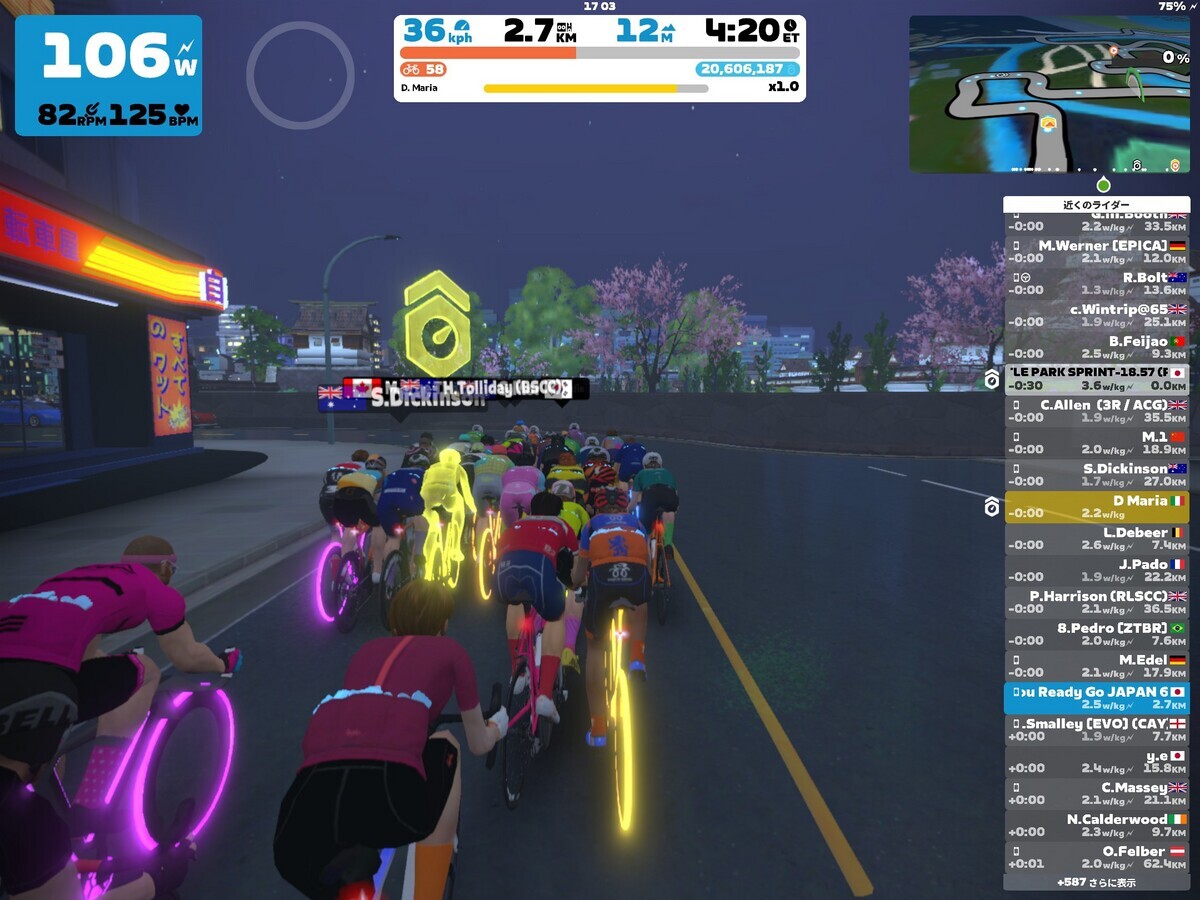The image size is (1200, 900).
Task: Click S.Dickinson in the rider list
Action: point(1096,474)
